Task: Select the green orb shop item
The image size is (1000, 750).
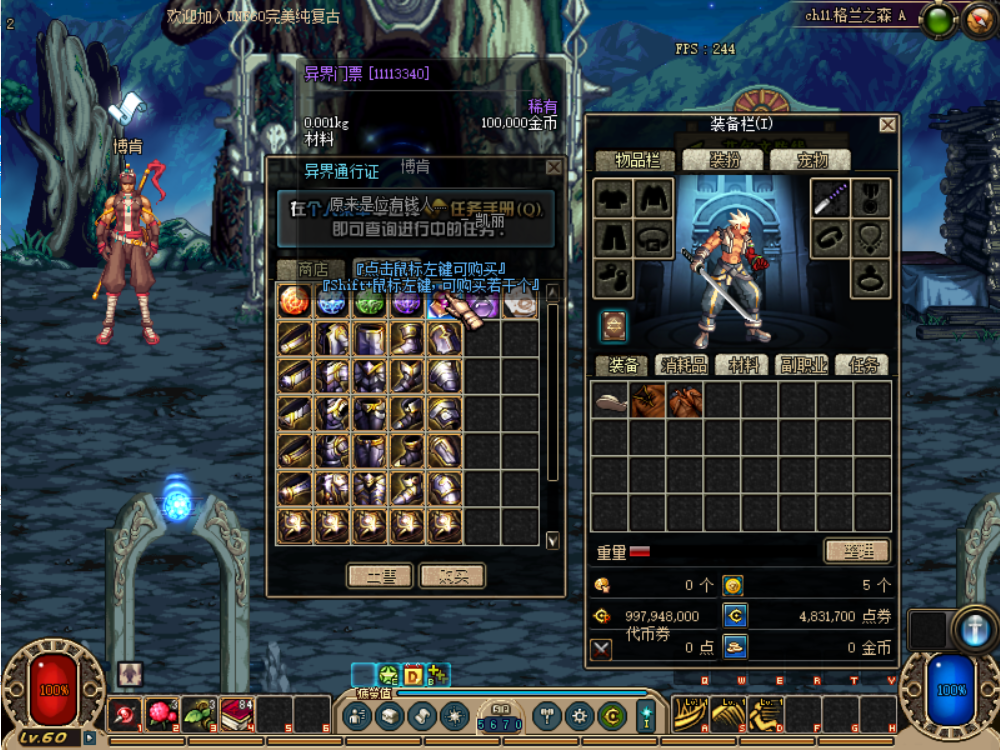Action: coord(369,302)
